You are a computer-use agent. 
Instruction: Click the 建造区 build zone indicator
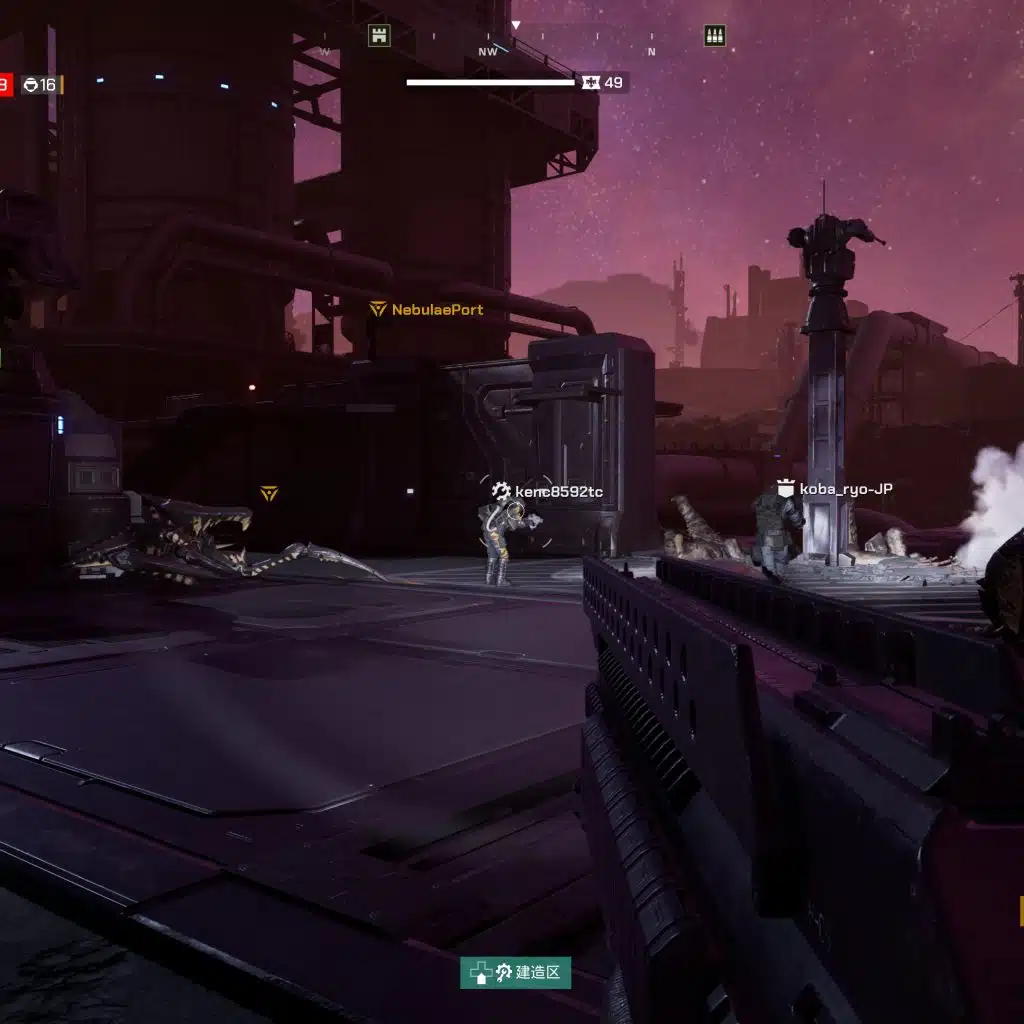coord(516,972)
